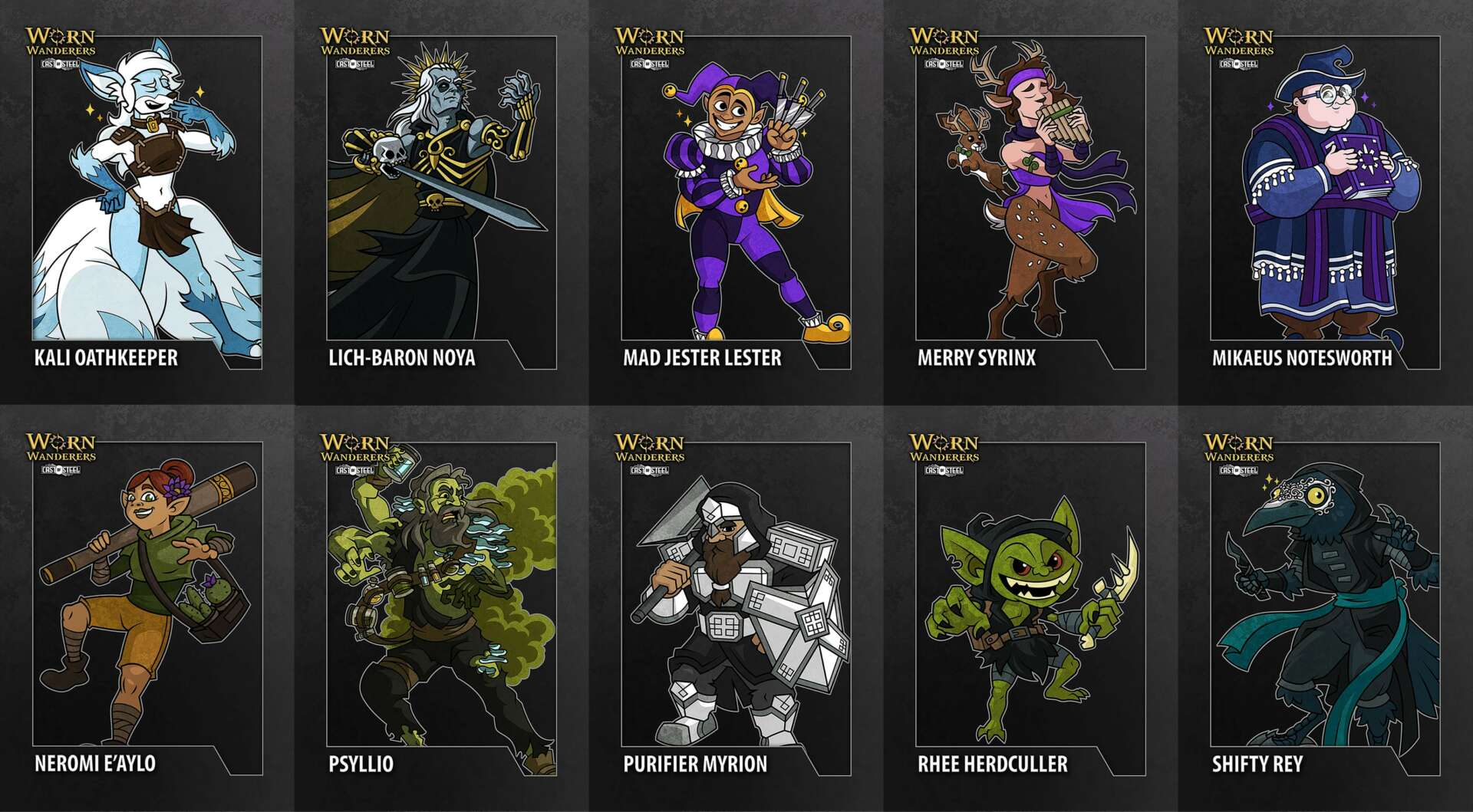Select the Merry Syrinx character card
Viewport: 1473px width, 812px height.
click(1030, 201)
